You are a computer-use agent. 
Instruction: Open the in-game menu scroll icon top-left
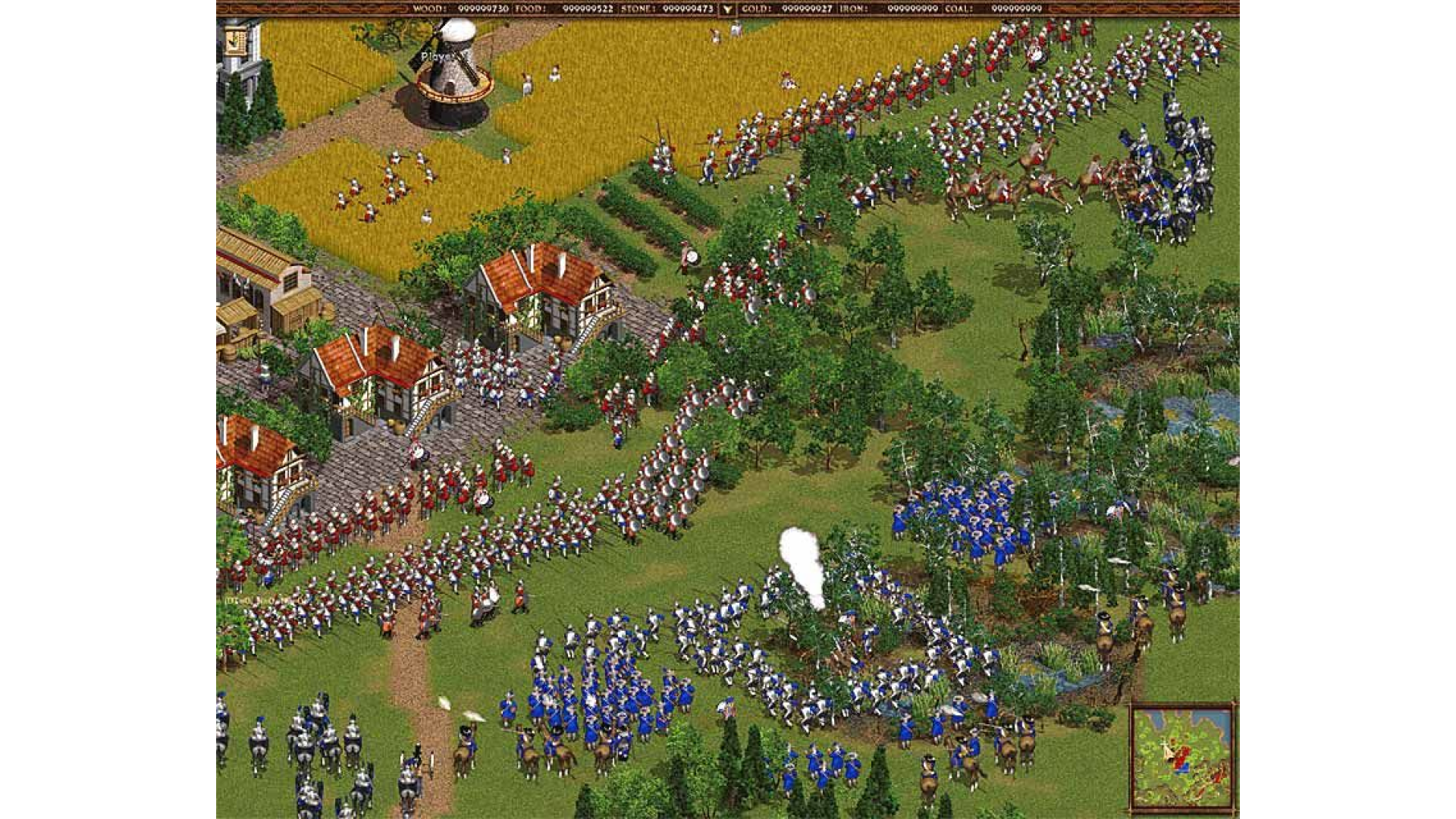tap(235, 42)
